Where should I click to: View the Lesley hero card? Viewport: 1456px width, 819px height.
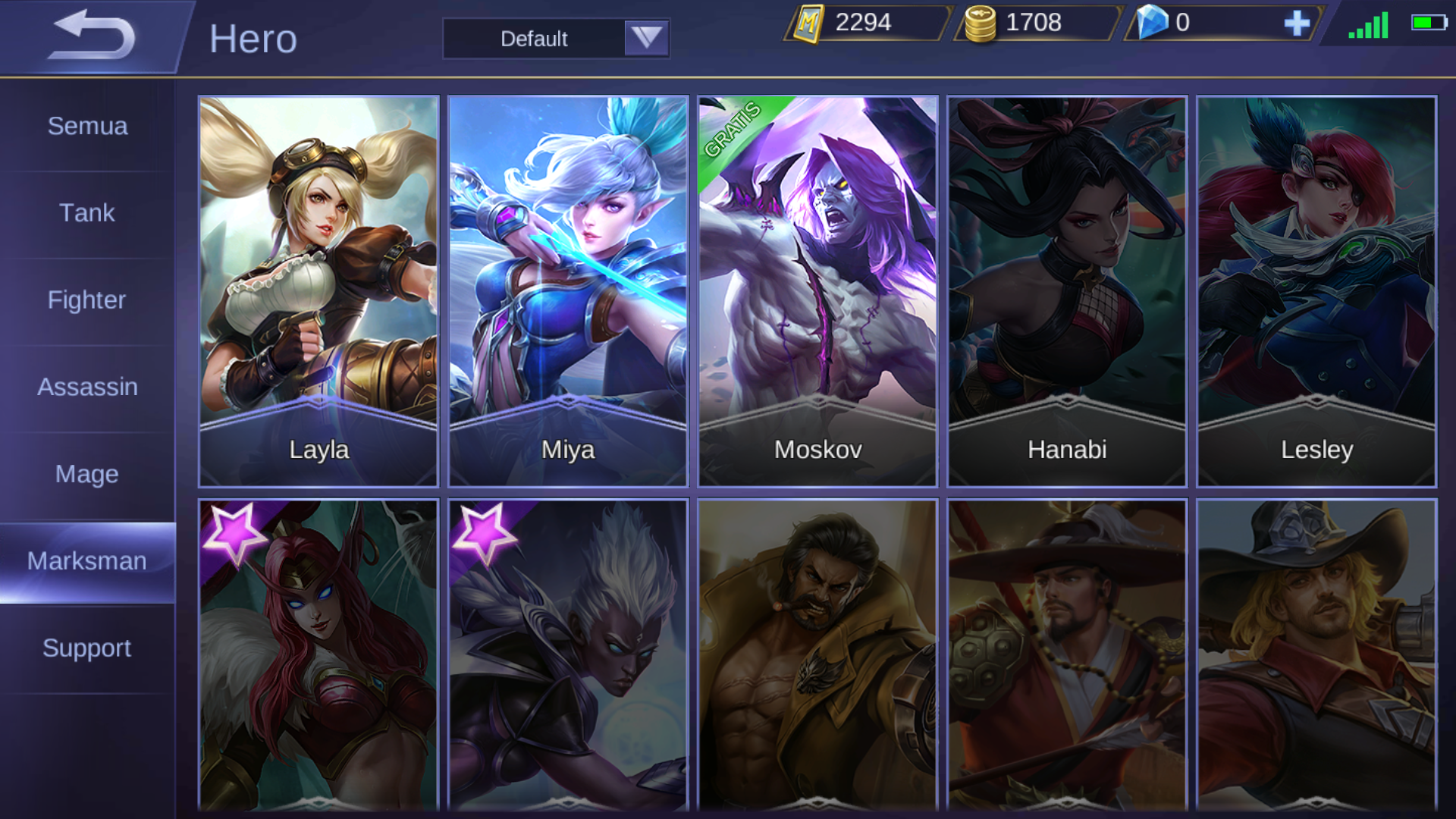[x=1316, y=291]
